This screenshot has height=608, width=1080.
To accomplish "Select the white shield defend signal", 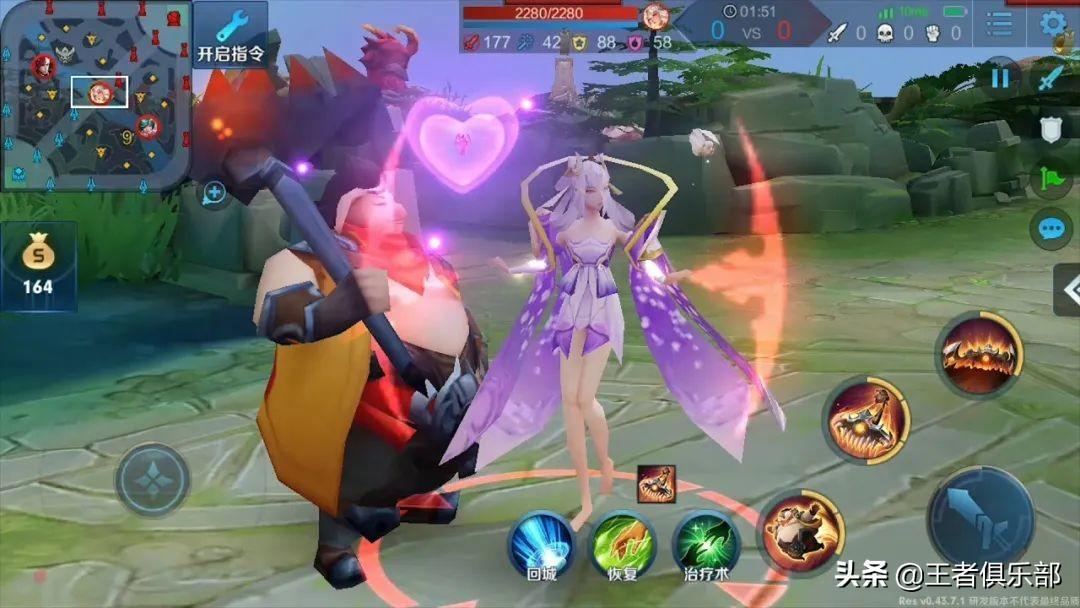I will [1050, 128].
